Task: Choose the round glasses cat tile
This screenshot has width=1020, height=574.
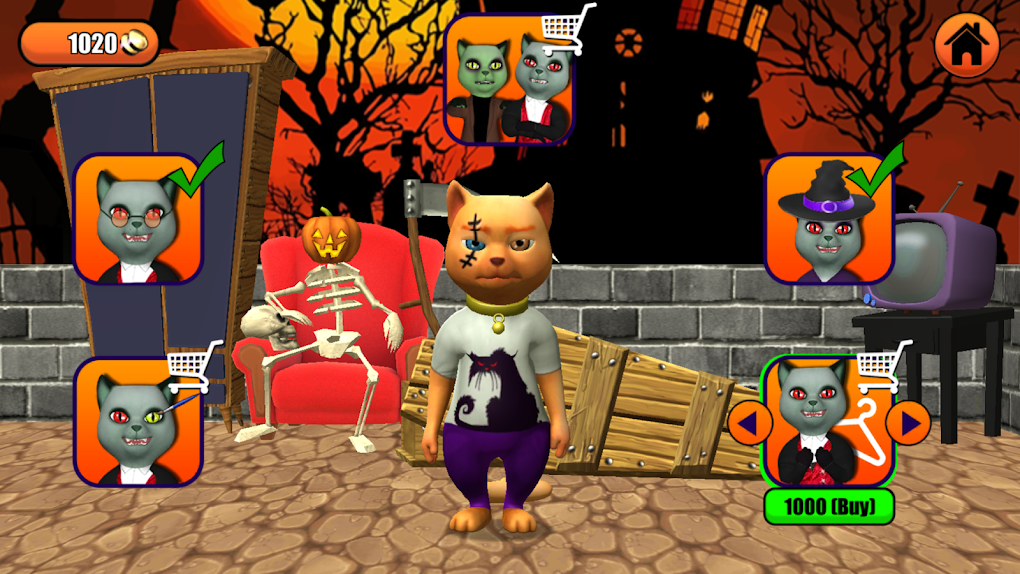Action: 138,220
